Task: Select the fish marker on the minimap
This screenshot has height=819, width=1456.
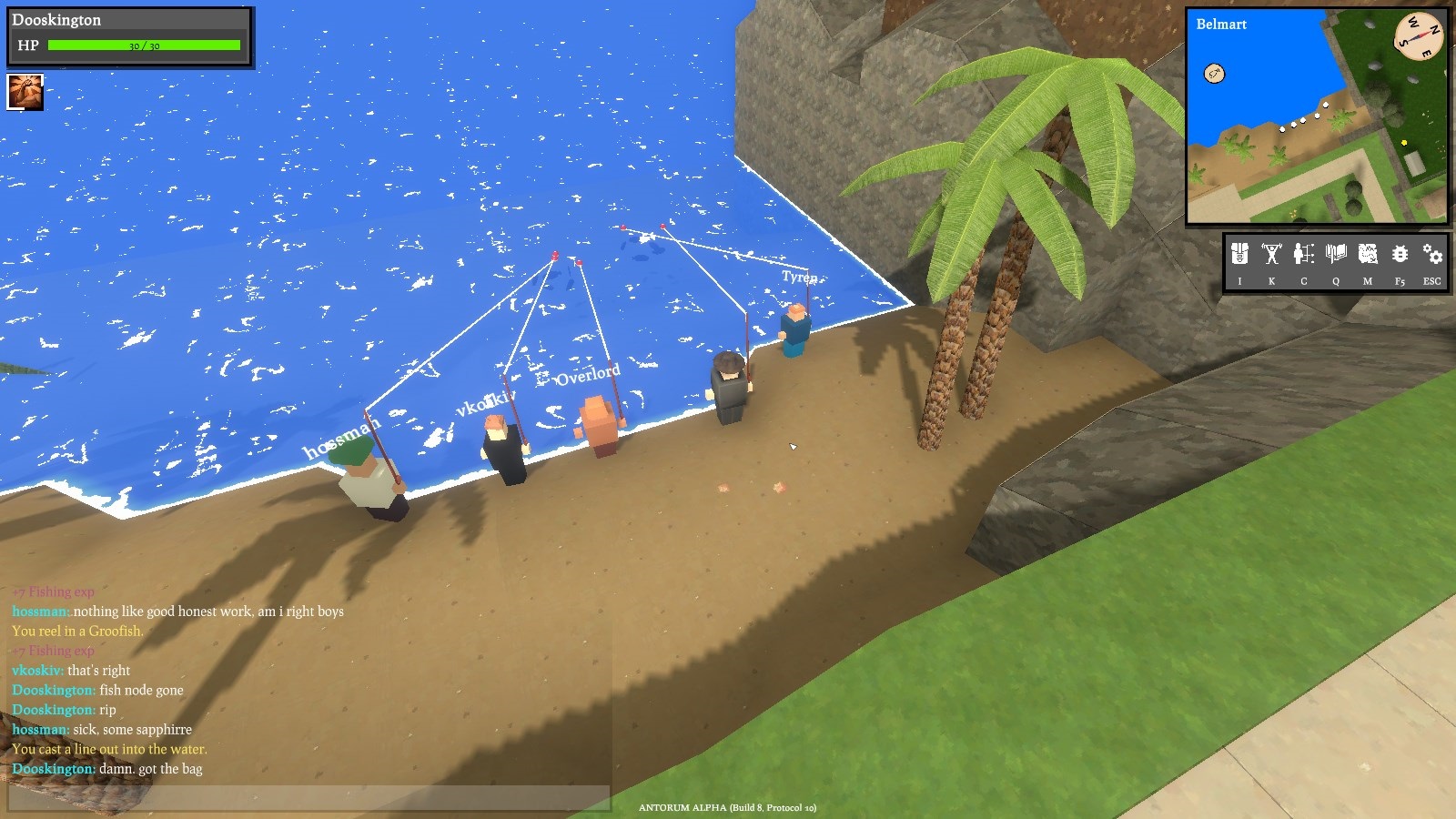Action: 1214,74
